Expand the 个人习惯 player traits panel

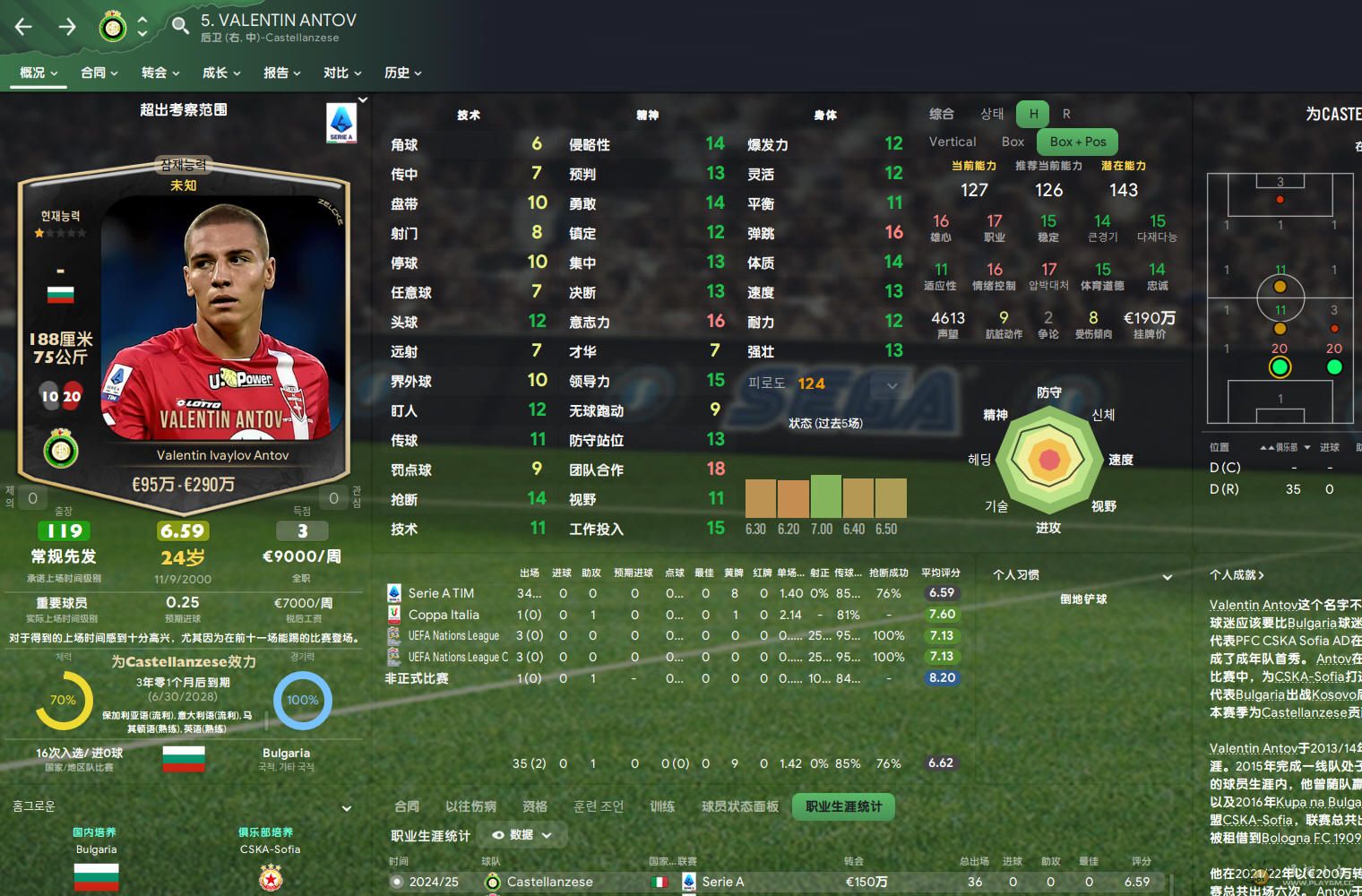[x=1167, y=576]
